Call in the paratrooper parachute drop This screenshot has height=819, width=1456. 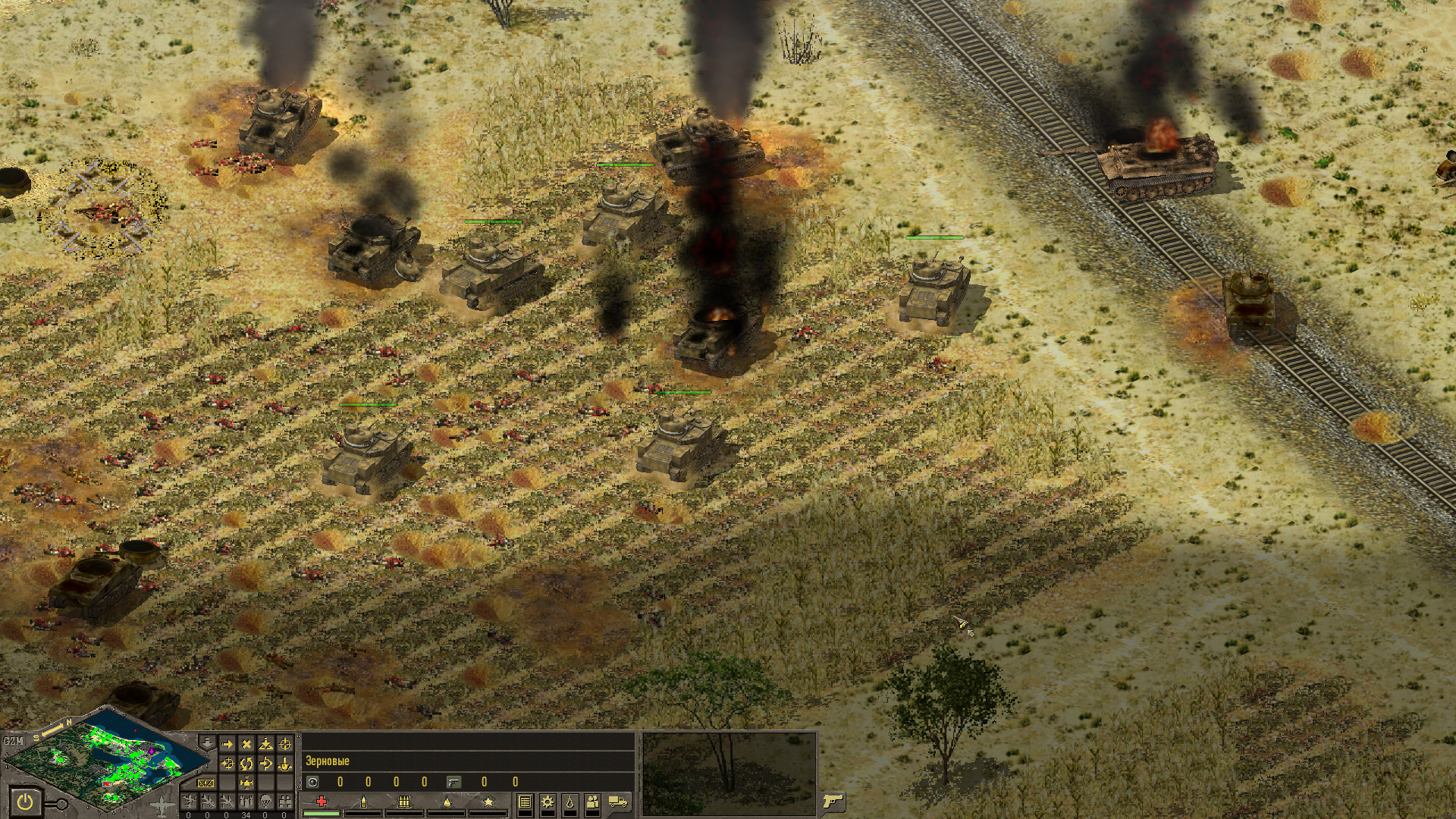(x=265, y=802)
